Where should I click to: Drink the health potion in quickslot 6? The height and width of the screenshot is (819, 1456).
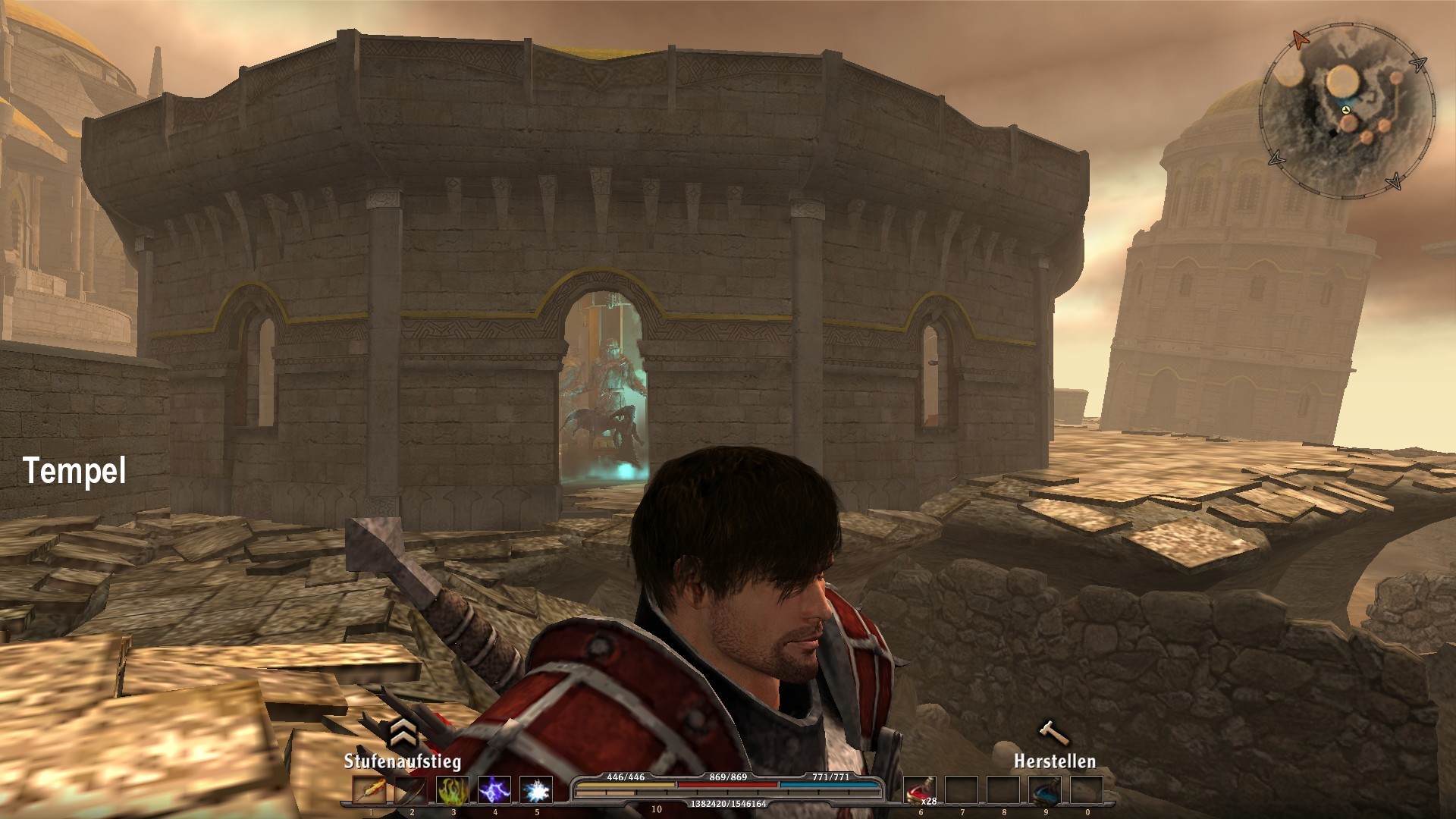tap(921, 791)
